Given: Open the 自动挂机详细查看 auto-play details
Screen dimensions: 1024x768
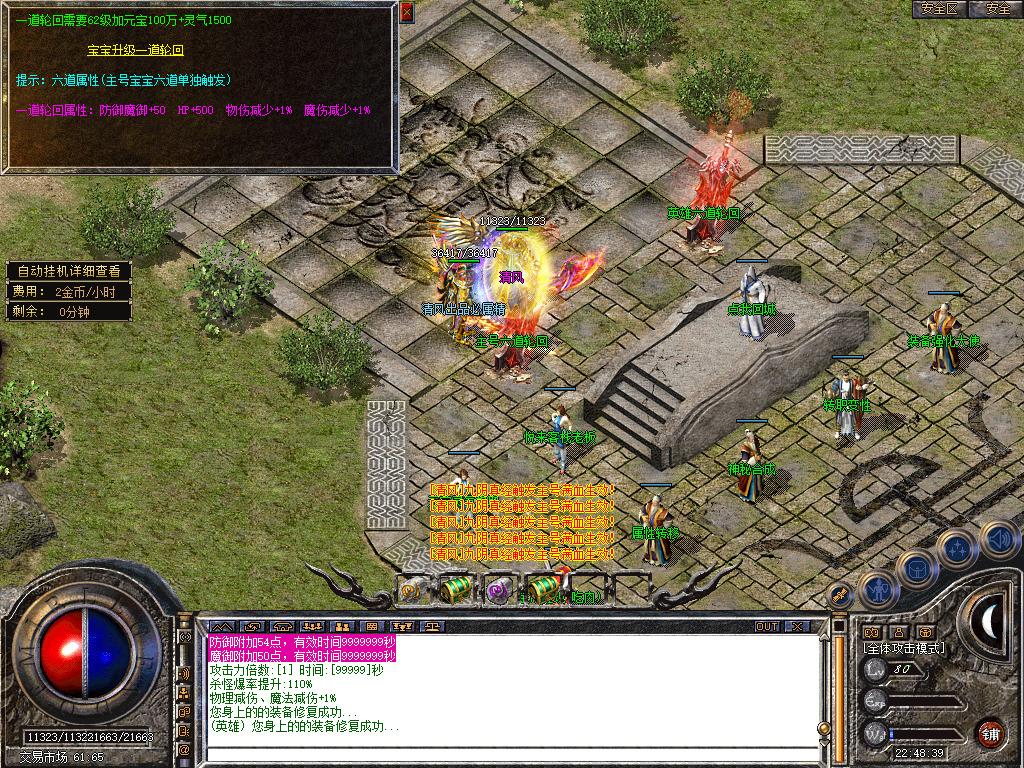Looking at the screenshot, I should 68,271.
